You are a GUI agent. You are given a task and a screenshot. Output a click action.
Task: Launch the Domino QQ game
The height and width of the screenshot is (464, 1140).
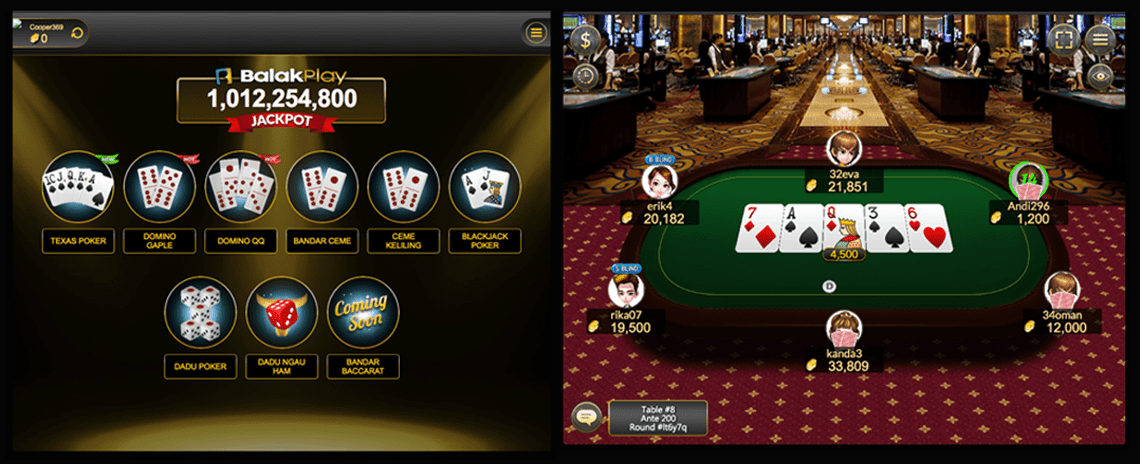click(x=240, y=186)
